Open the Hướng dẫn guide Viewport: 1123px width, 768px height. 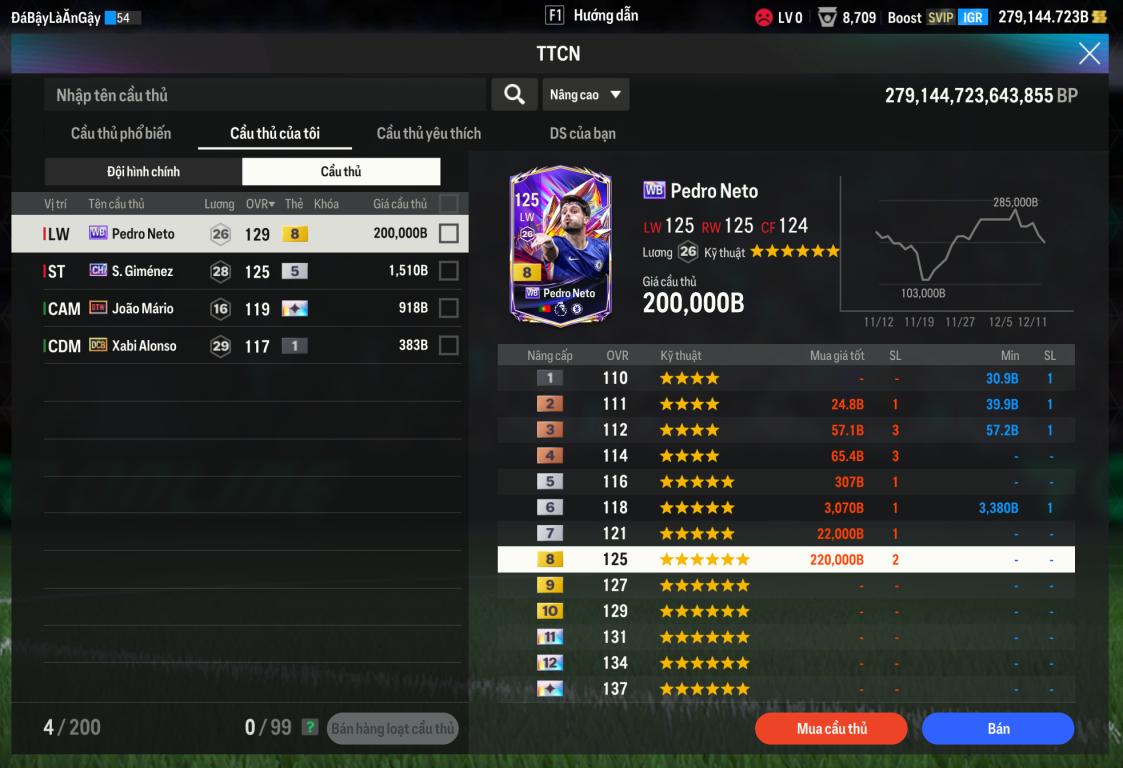point(593,16)
